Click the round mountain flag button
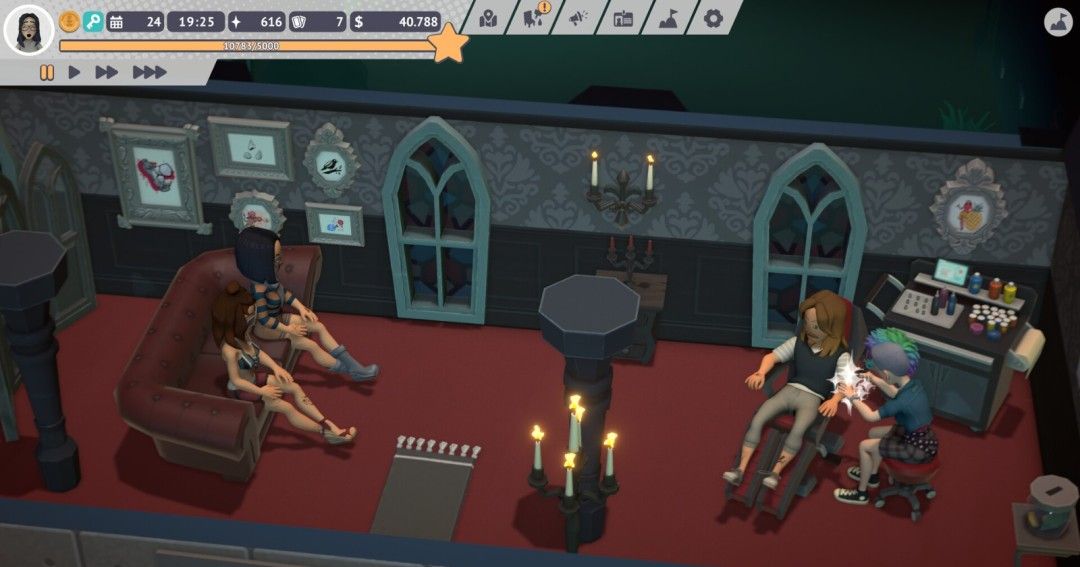Viewport: 1080px width, 567px height. (x=1058, y=23)
